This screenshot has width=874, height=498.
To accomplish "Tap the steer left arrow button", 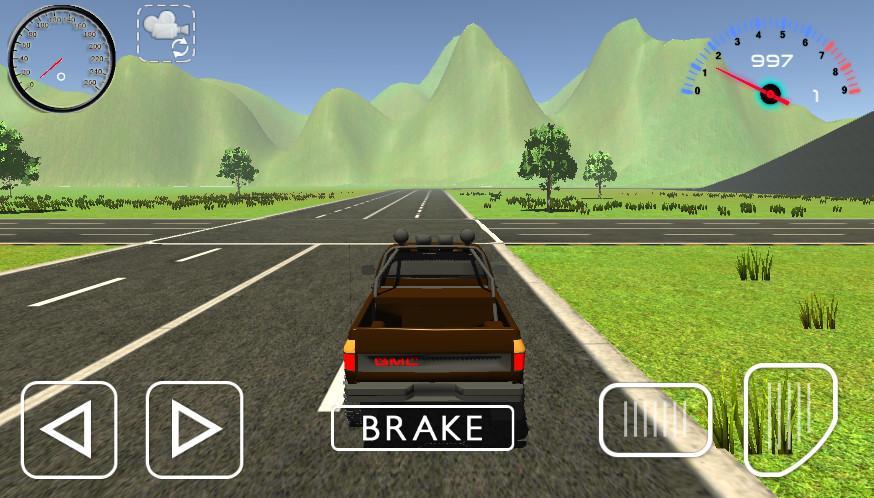I will [69, 430].
